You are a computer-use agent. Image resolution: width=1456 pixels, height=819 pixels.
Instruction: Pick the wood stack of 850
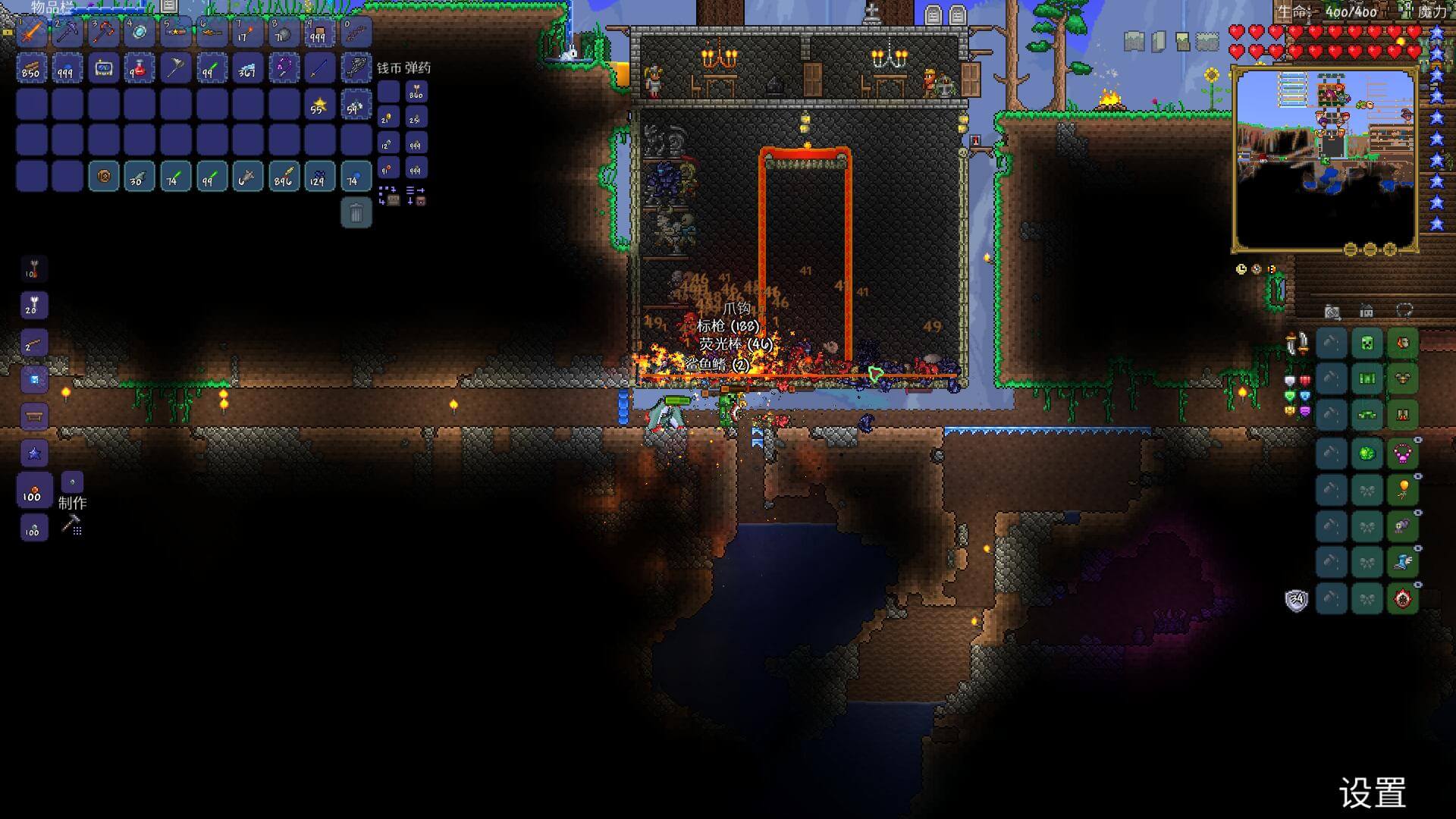coord(31,69)
